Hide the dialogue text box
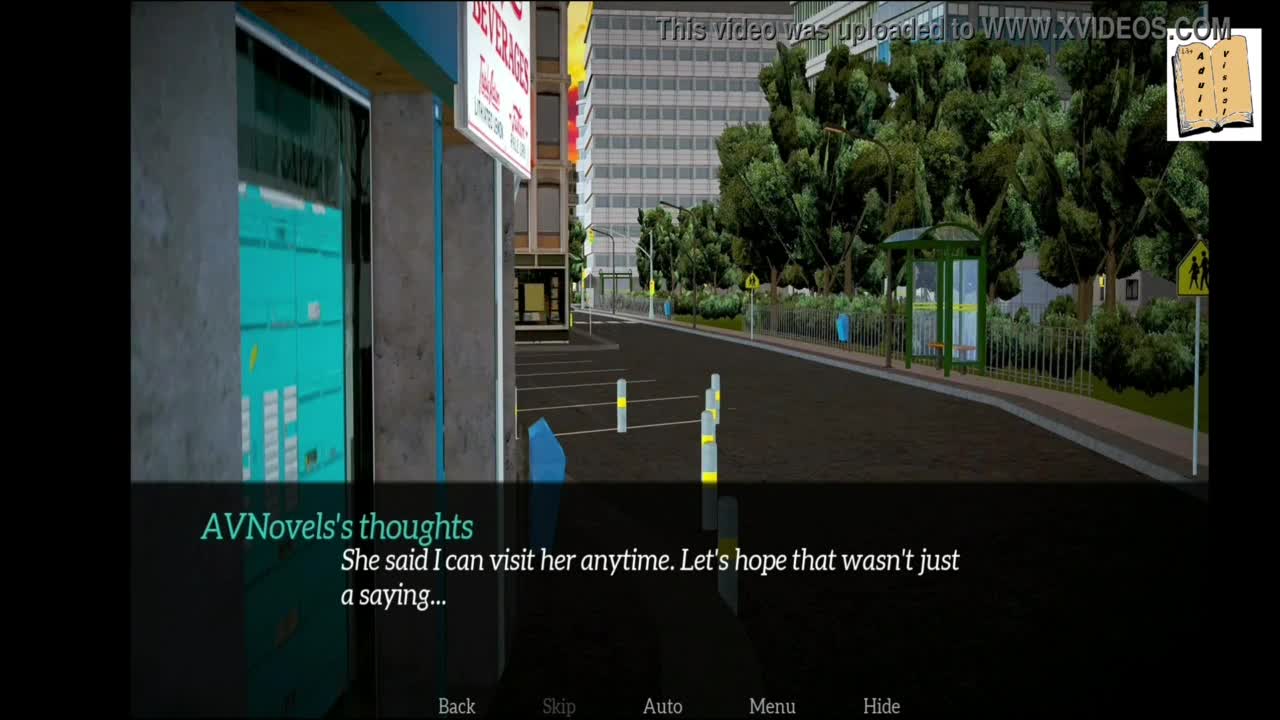The image size is (1280, 720). tap(881, 706)
